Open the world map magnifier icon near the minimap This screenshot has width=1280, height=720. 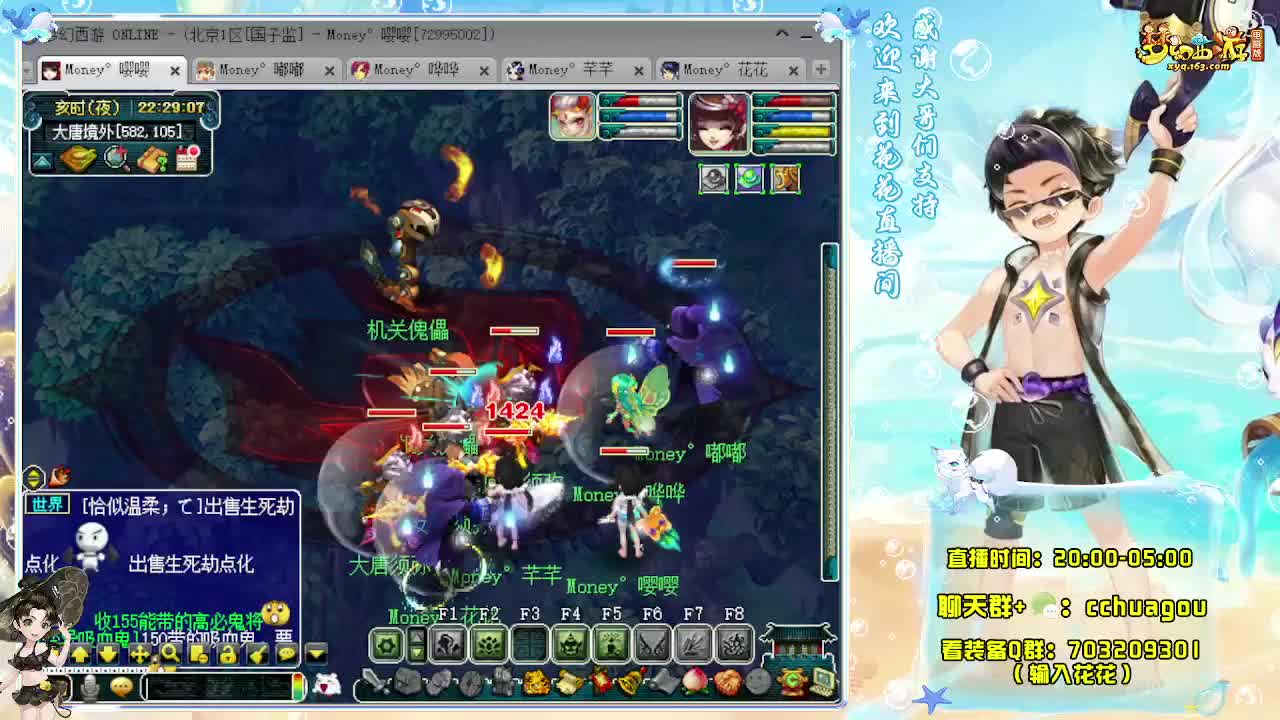pos(116,159)
